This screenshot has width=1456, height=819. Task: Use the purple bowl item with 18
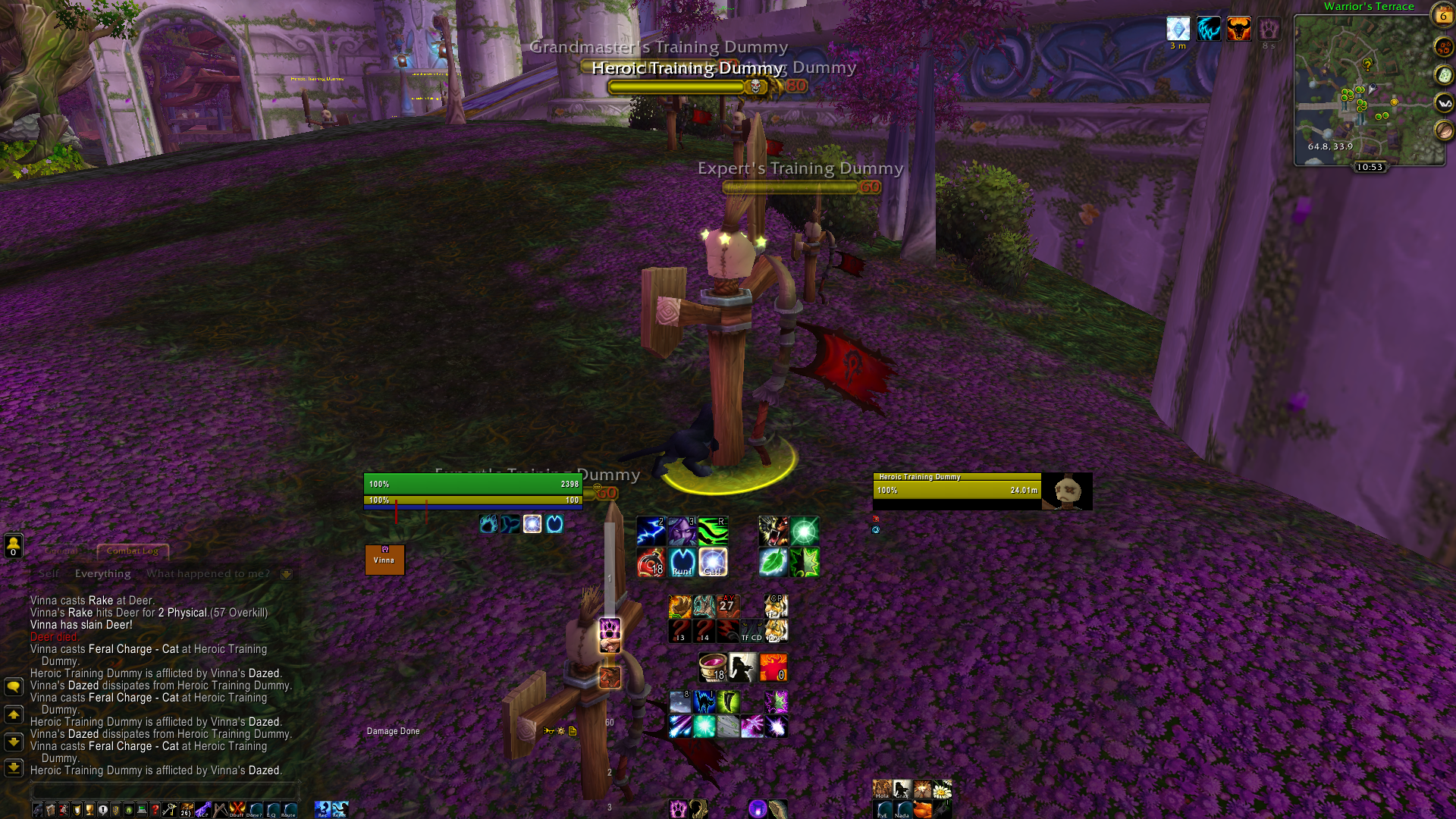point(712,667)
